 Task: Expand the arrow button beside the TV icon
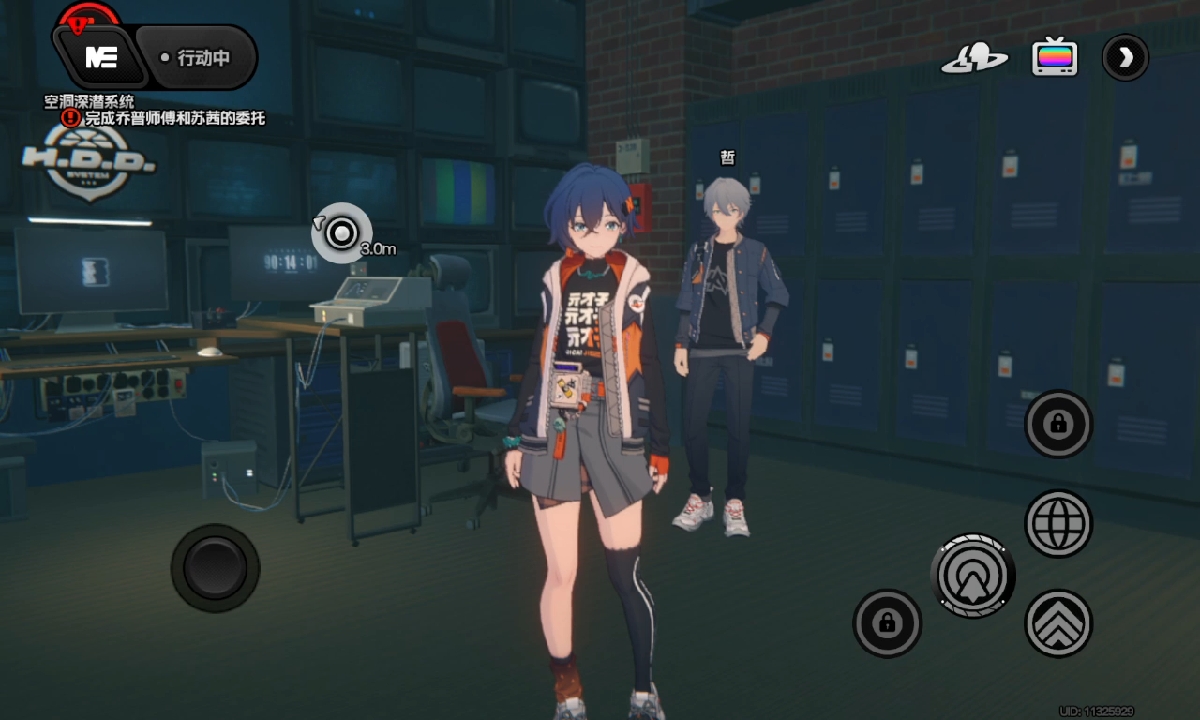click(x=1125, y=58)
